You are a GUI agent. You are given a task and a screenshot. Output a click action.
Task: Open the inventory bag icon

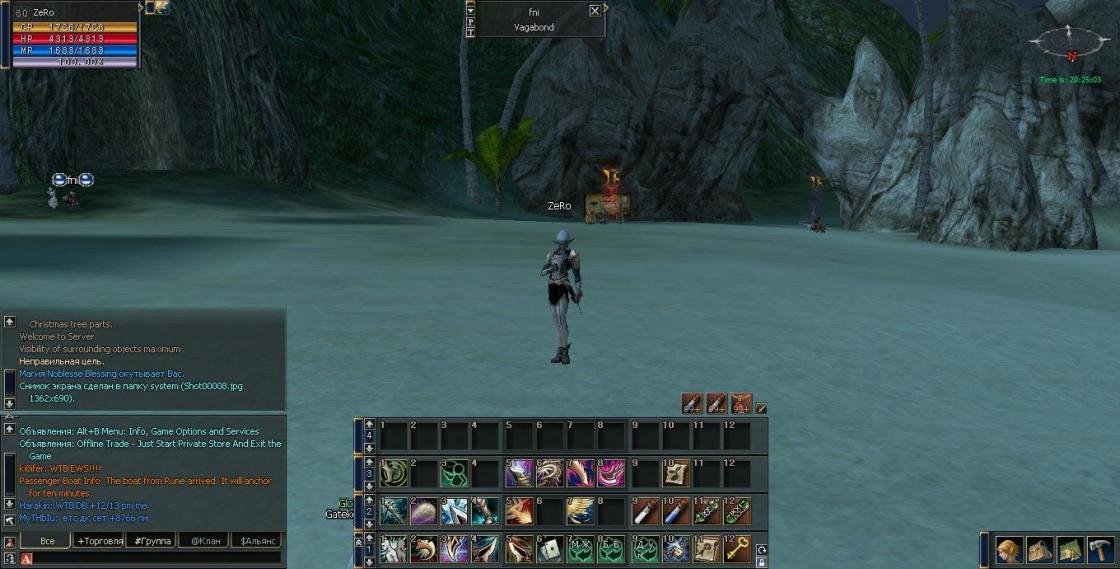(x=1039, y=551)
